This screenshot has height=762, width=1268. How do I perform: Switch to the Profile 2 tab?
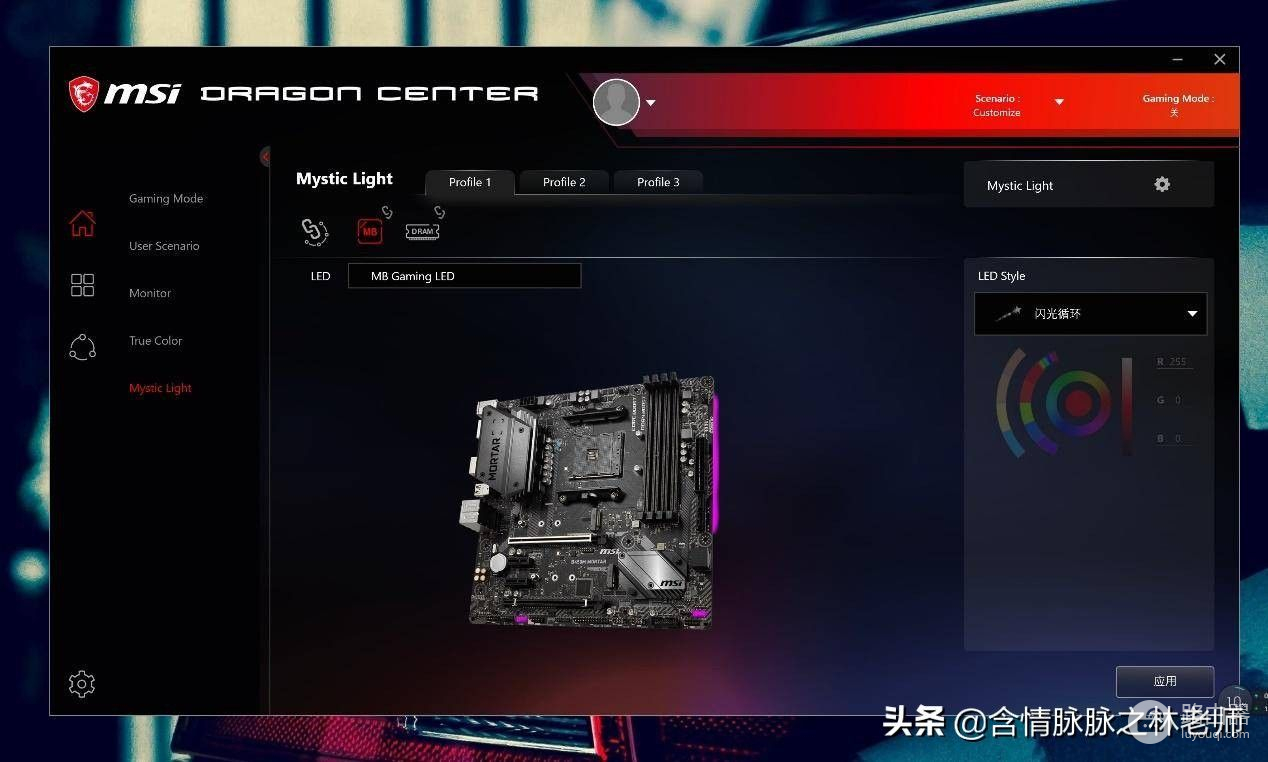[564, 182]
